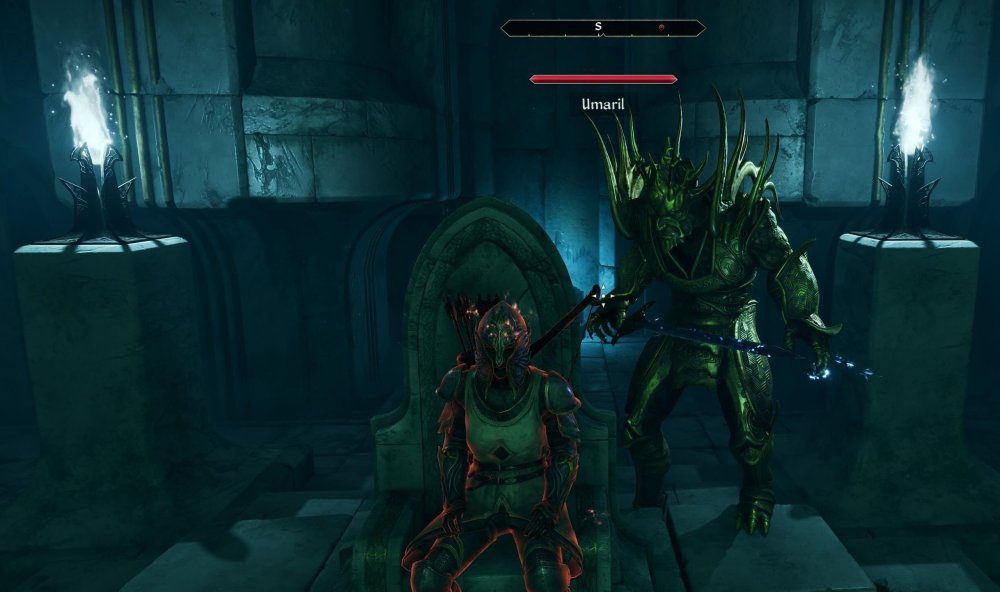
Task: Select the red enemy marker on compass
Action: pos(661,28)
